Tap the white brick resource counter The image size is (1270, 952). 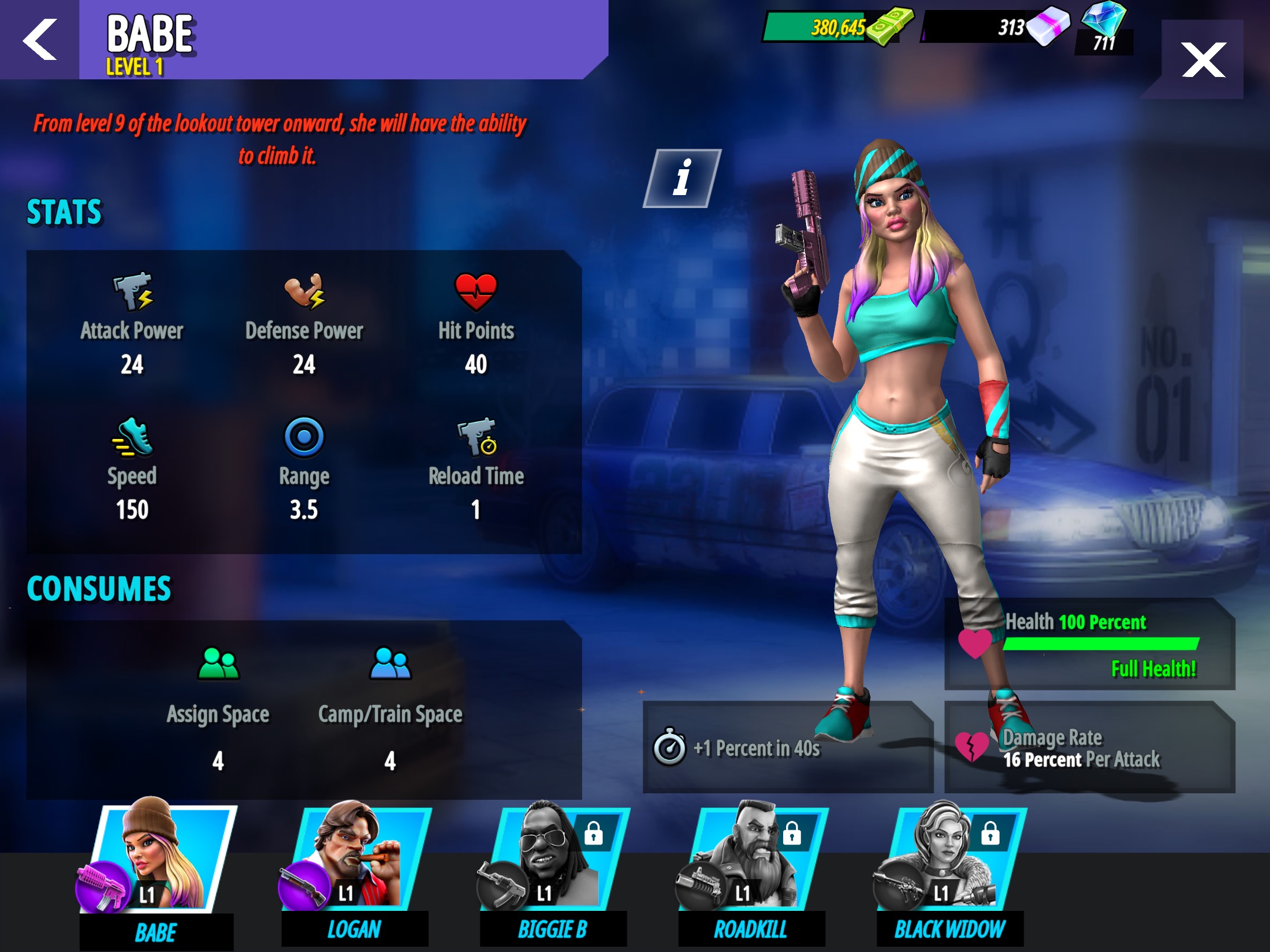994,27
